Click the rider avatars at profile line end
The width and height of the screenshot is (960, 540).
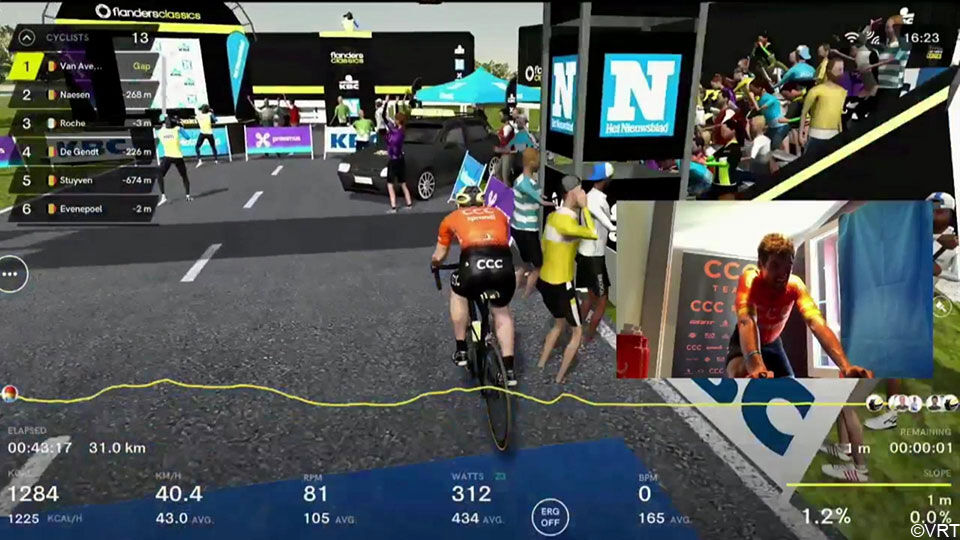[x=906, y=402]
